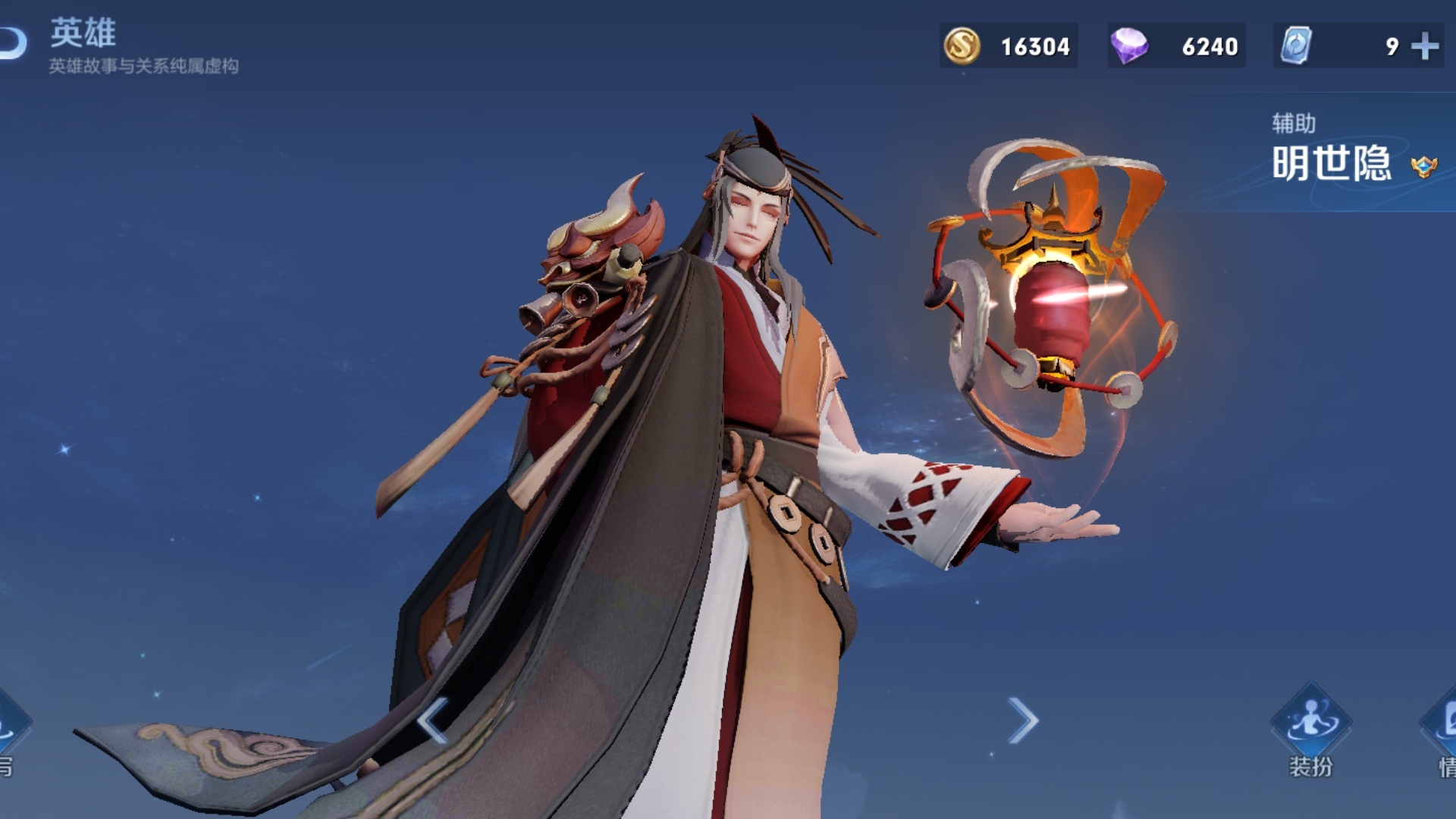Go back using the top-left return arrow
This screenshot has width=1456, height=819.
[14, 43]
